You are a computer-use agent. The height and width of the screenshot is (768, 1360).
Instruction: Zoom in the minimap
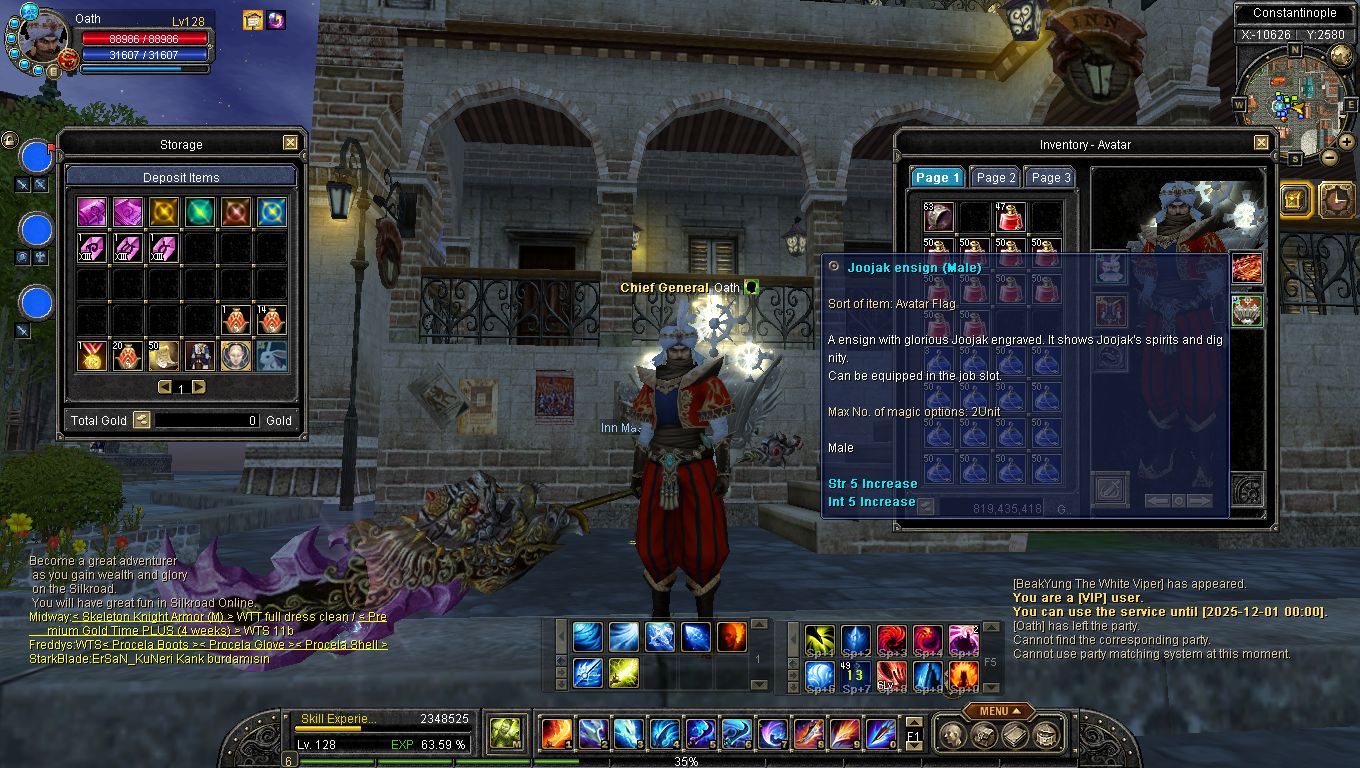coord(1346,140)
